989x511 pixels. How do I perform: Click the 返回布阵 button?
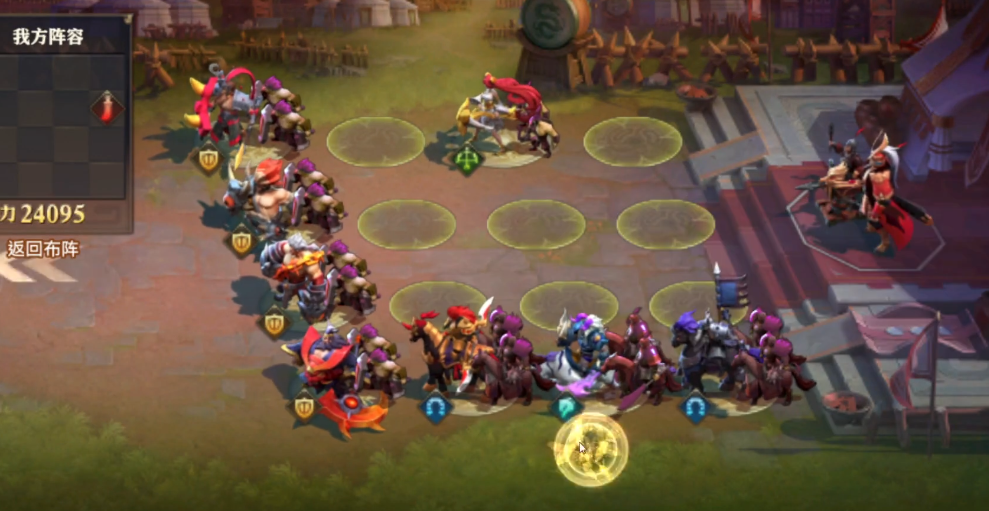pos(43,250)
